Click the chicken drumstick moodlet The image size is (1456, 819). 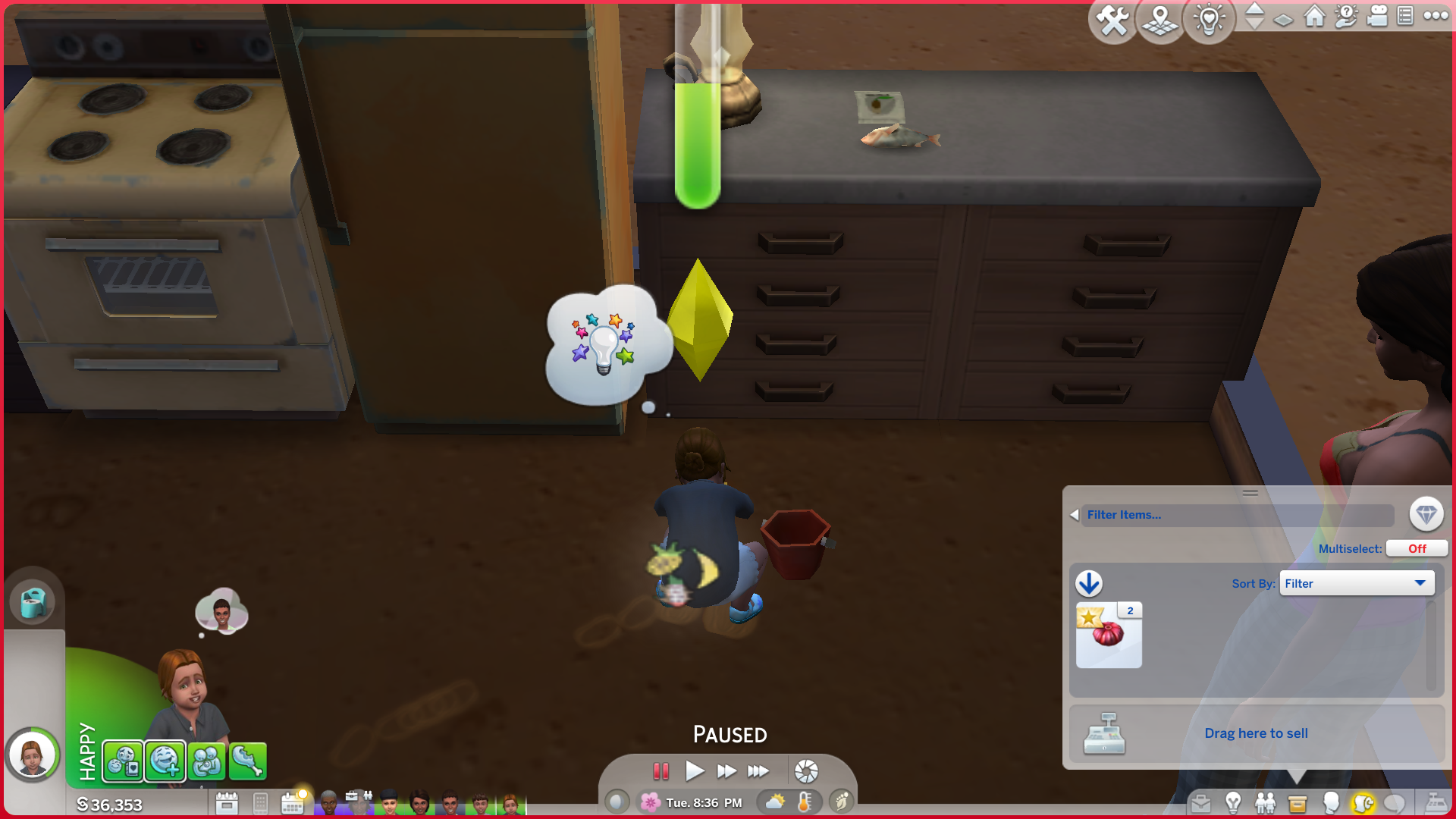(x=248, y=761)
